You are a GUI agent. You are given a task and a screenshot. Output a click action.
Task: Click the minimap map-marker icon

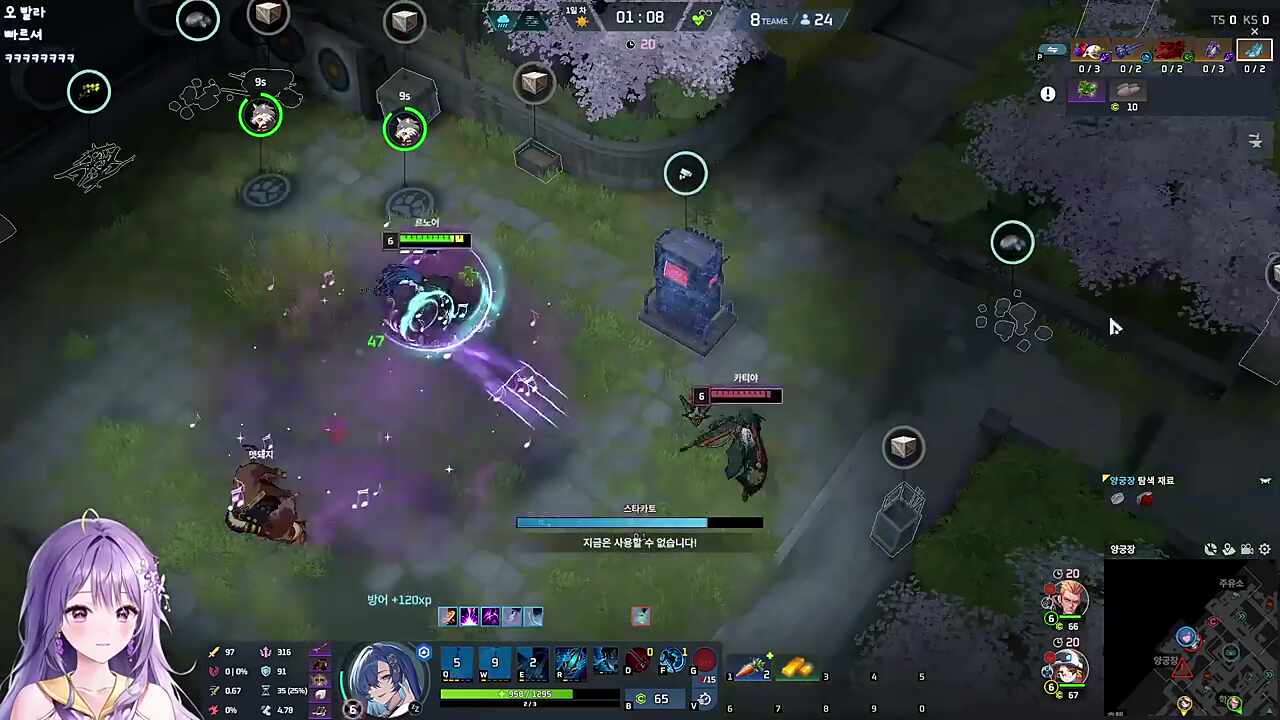click(x=1228, y=549)
